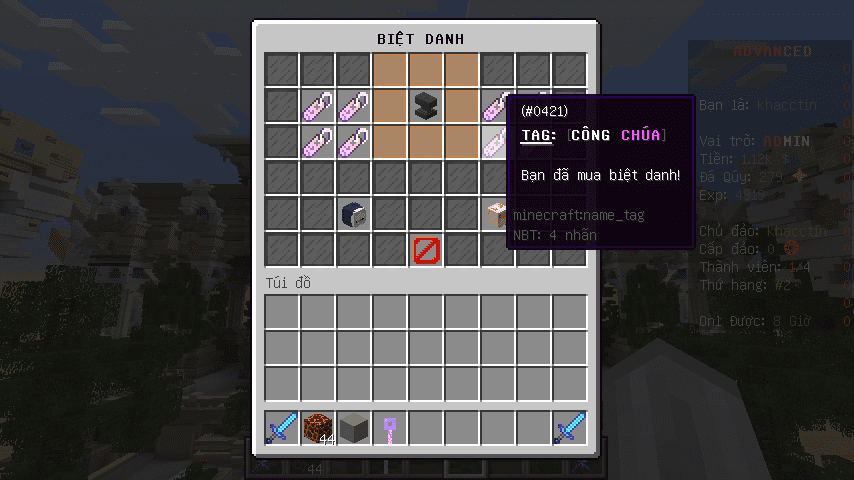Select the orange and white player head
The image size is (854, 480).
pos(497,213)
